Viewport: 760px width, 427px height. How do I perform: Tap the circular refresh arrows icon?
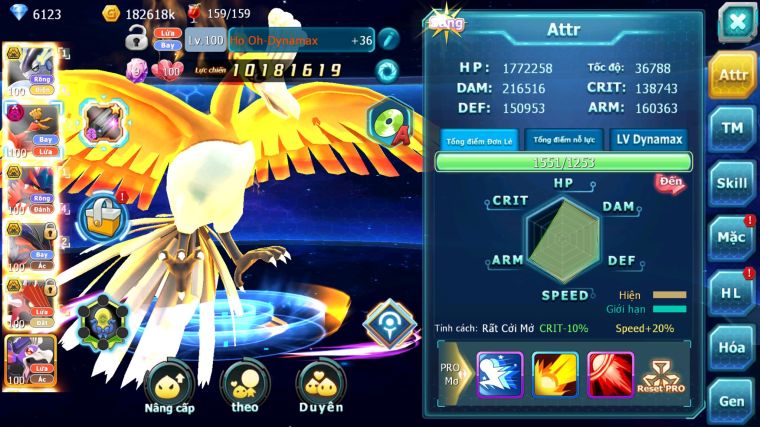[388, 70]
